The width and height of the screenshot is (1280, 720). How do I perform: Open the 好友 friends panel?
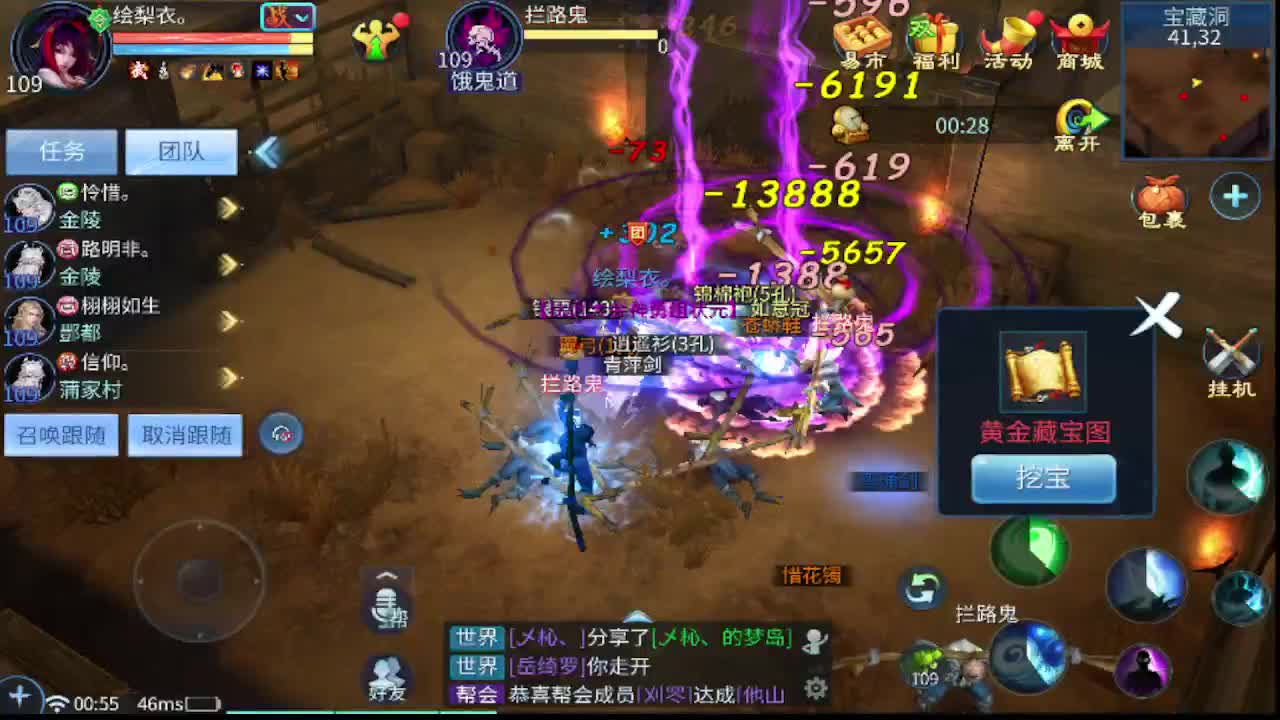click(x=386, y=678)
